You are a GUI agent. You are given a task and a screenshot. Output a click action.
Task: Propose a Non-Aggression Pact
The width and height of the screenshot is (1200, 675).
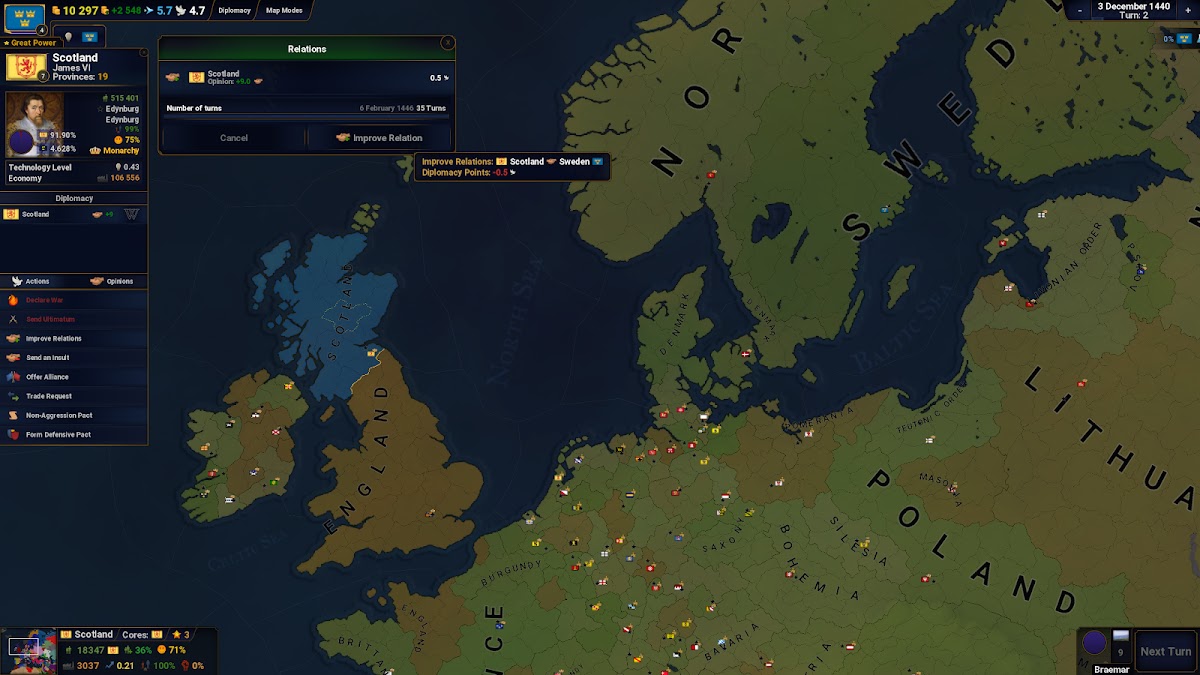(x=59, y=415)
